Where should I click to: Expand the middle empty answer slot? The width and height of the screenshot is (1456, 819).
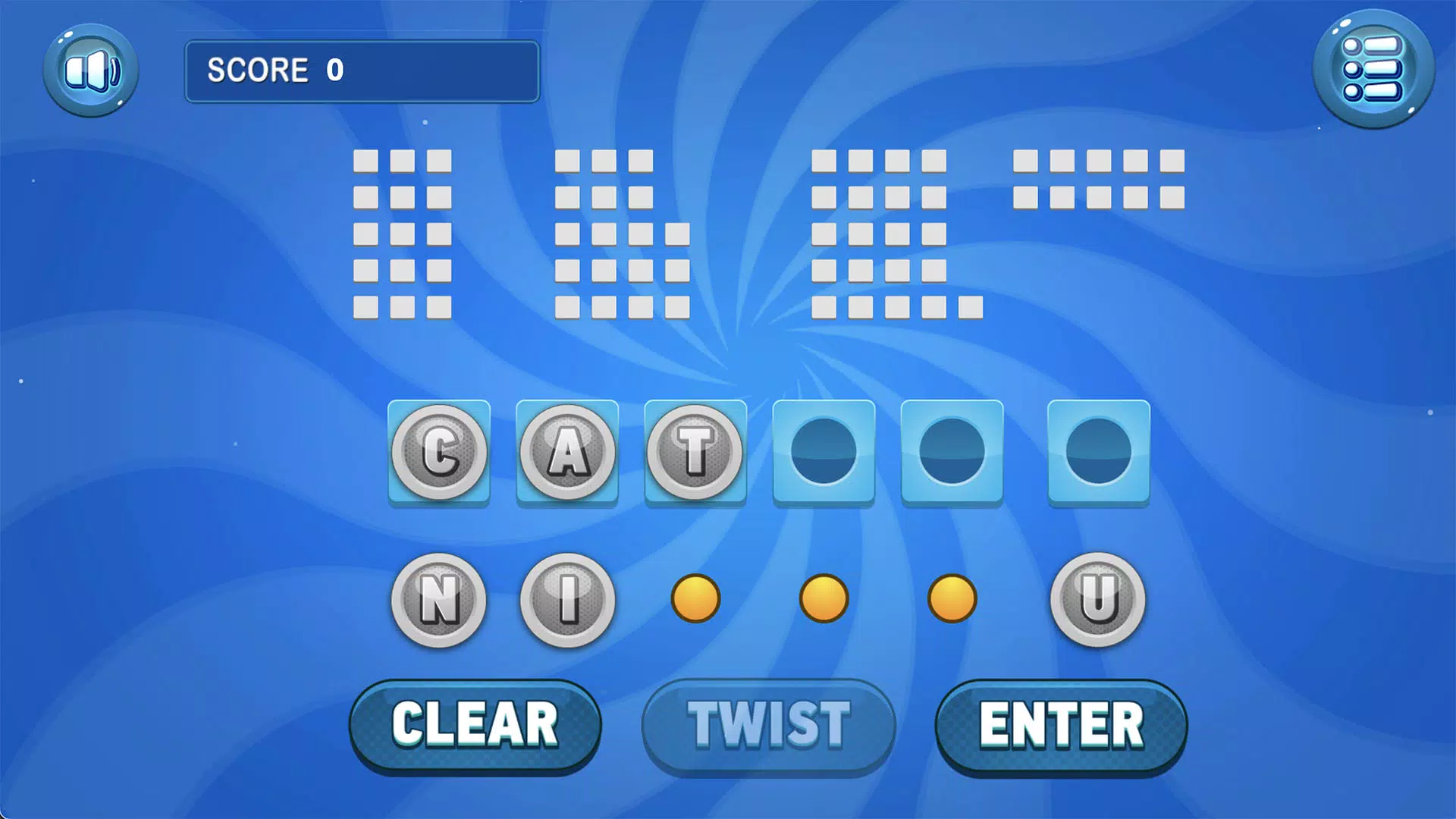[x=952, y=453]
